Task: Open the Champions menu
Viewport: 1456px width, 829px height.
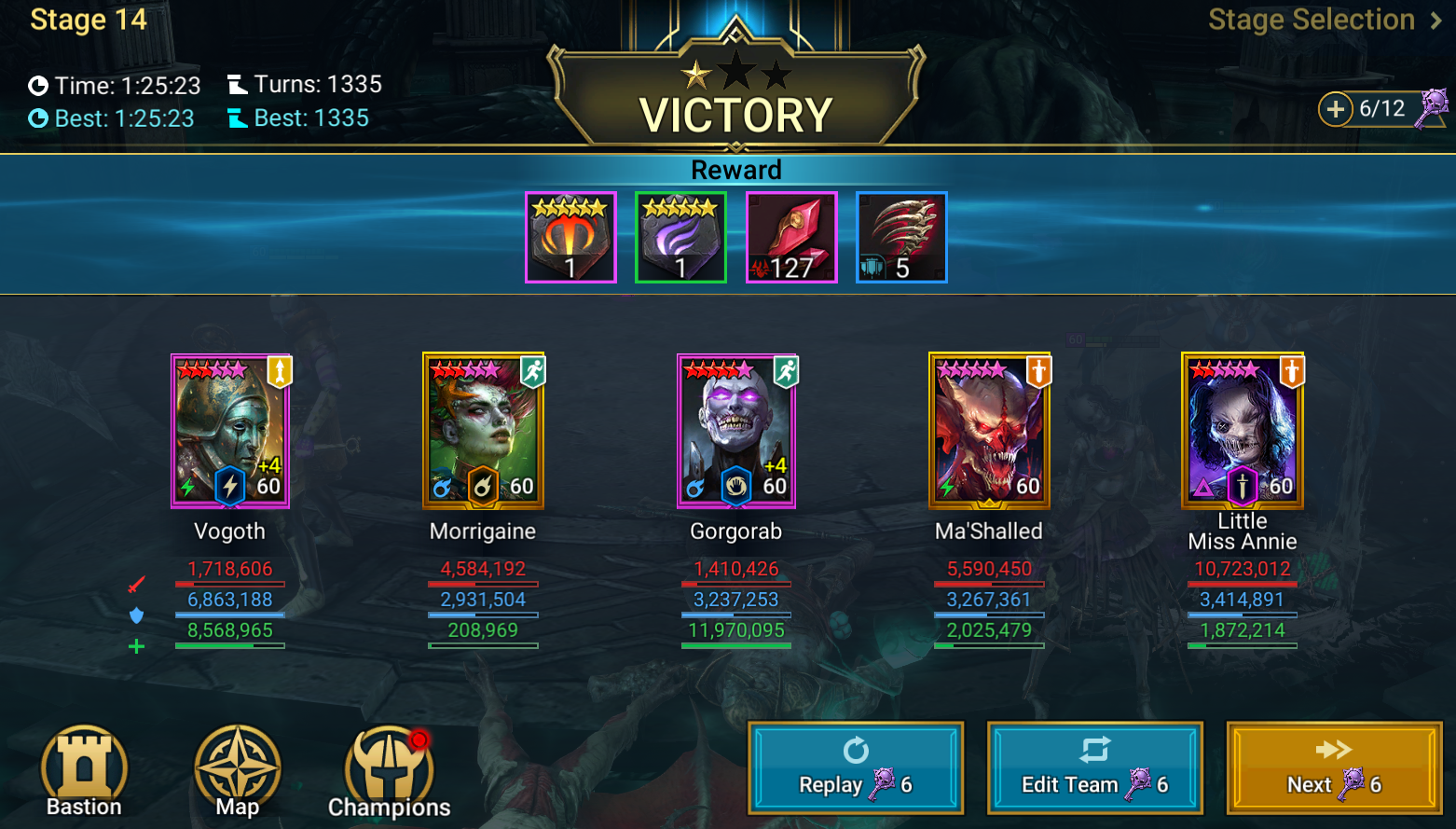Action: [389, 770]
